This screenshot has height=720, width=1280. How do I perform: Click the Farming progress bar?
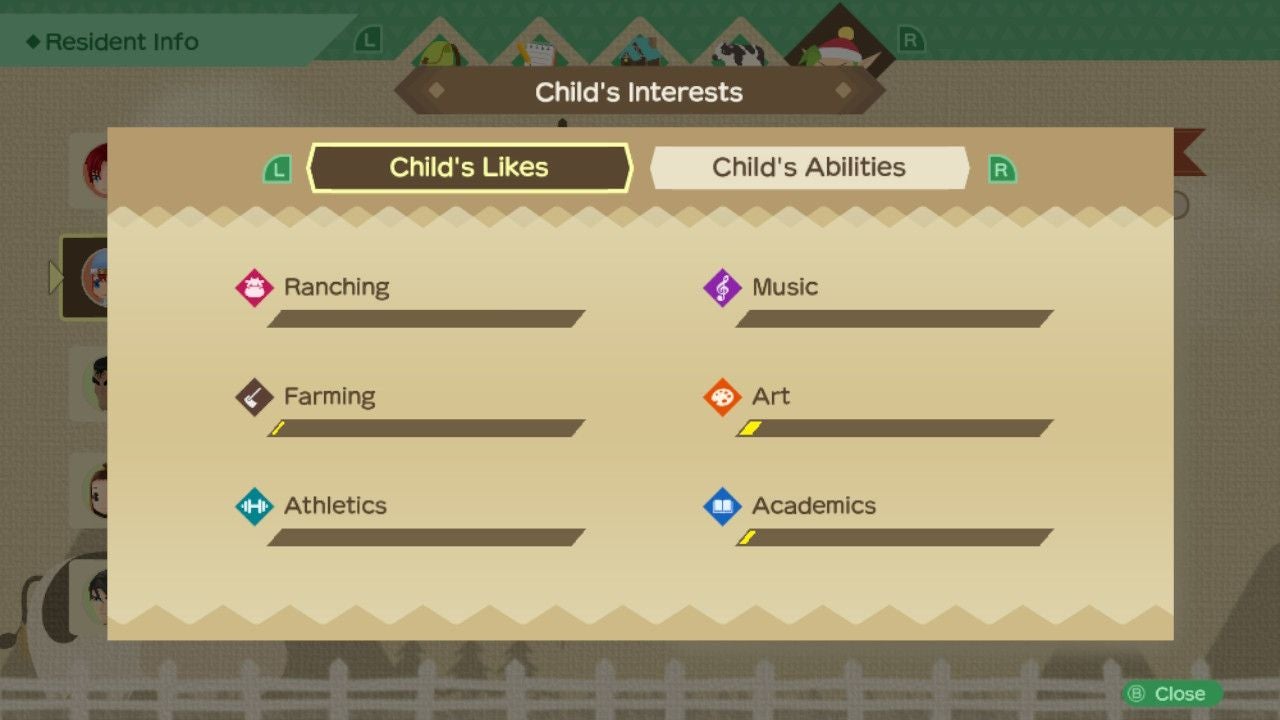pos(424,428)
